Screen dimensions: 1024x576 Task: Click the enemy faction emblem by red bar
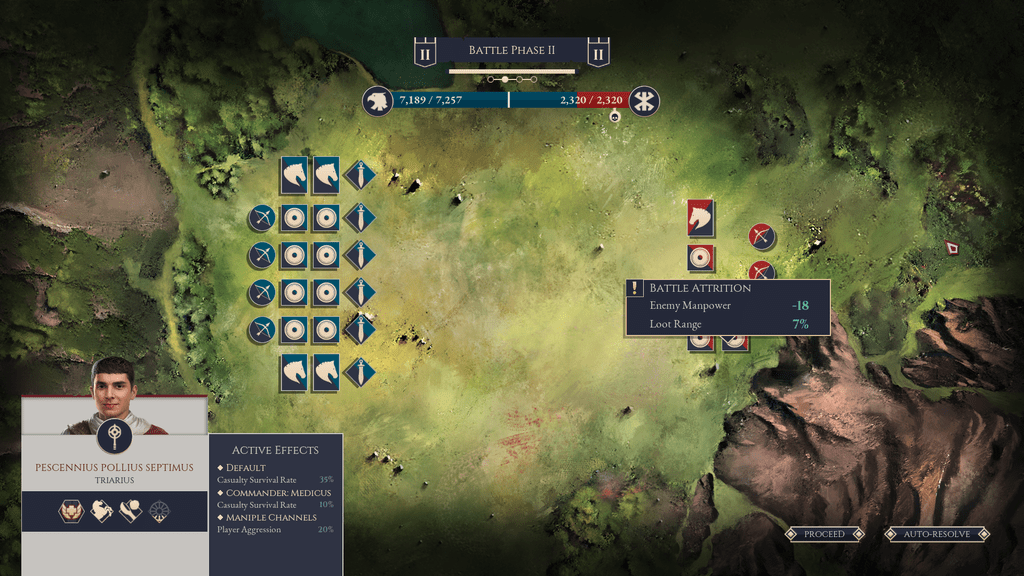point(644,101)
